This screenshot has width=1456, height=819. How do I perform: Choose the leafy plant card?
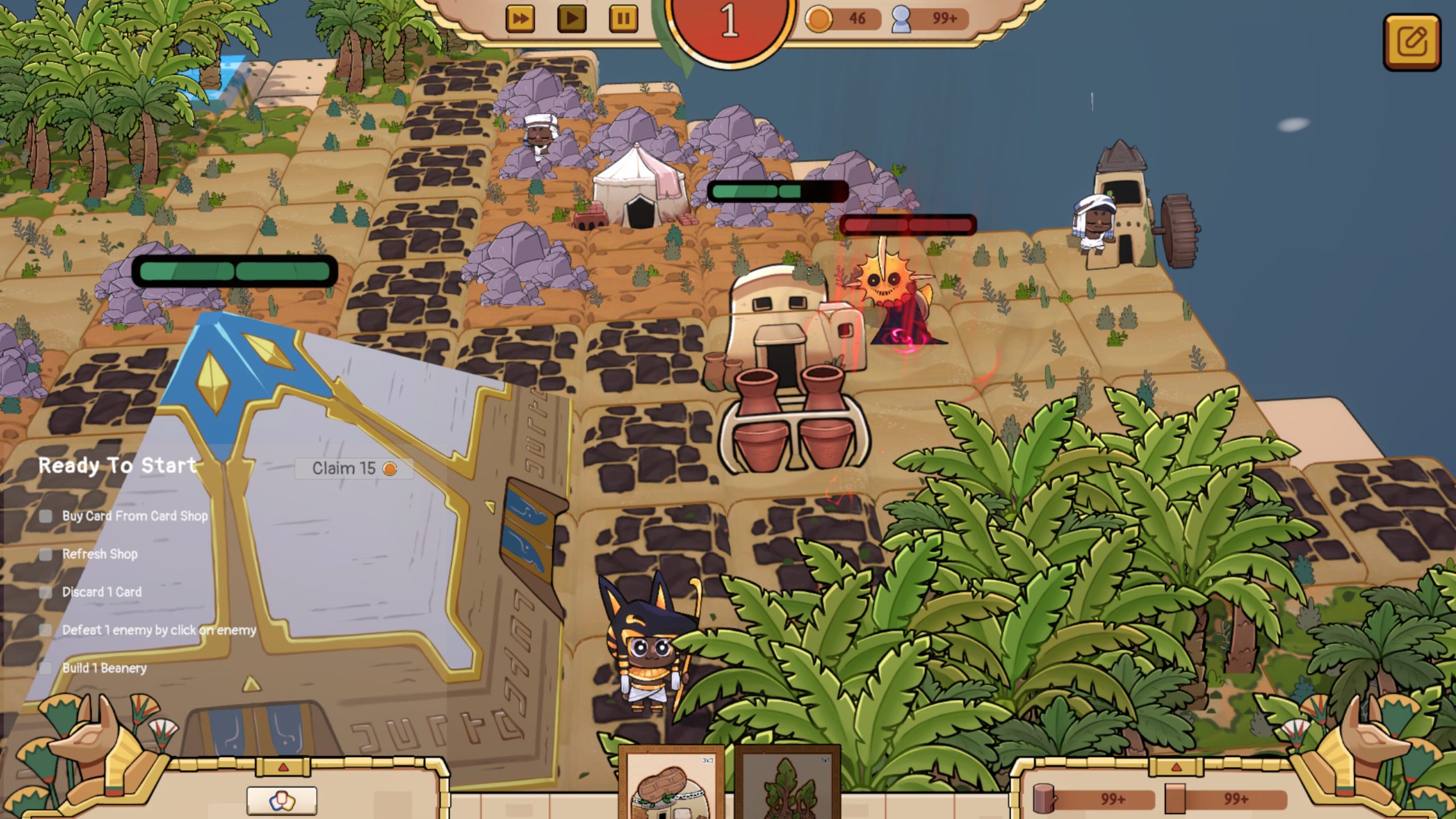coord(788,785)
